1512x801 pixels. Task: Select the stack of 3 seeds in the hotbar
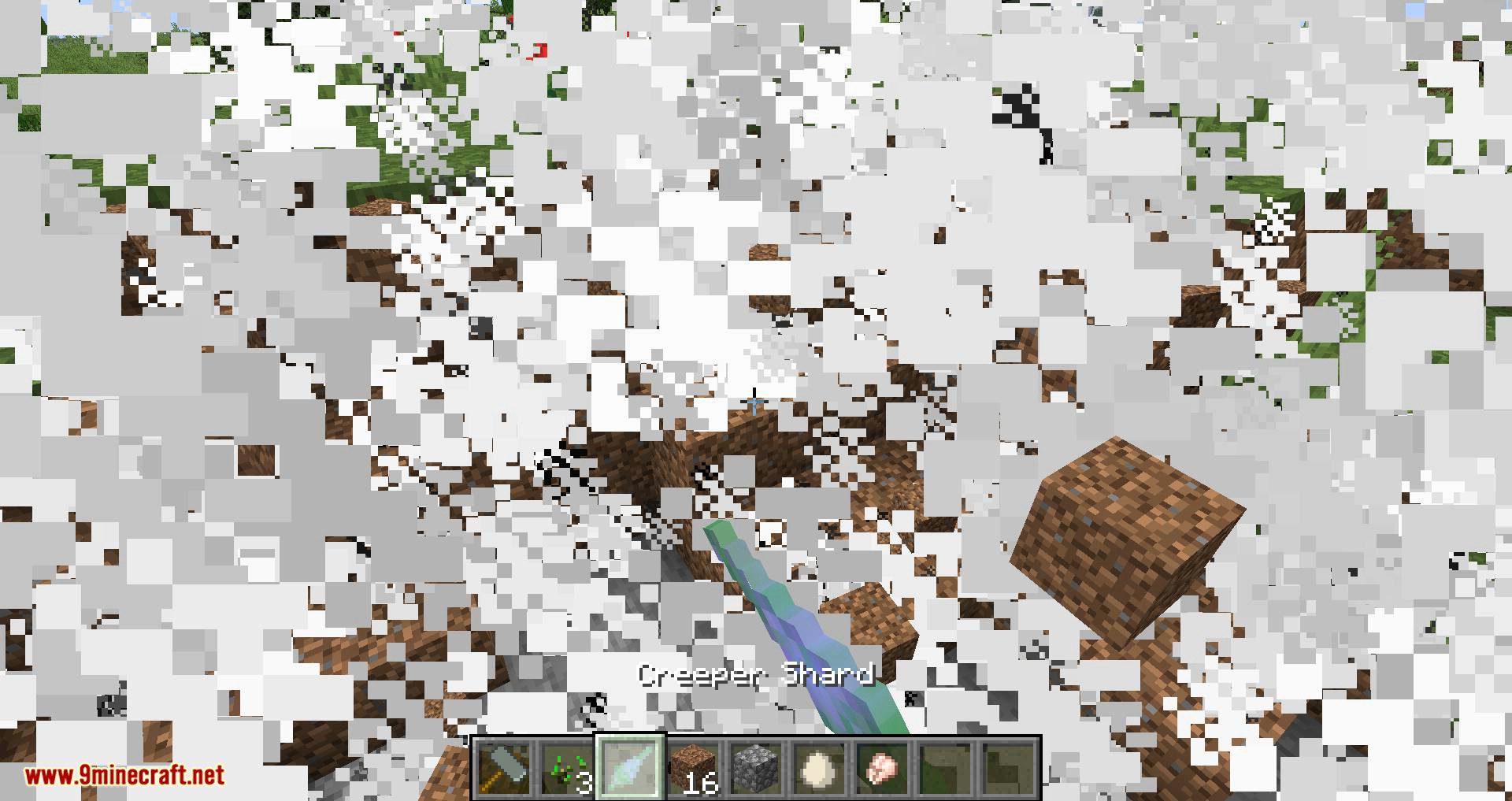[x=565, y=768]
